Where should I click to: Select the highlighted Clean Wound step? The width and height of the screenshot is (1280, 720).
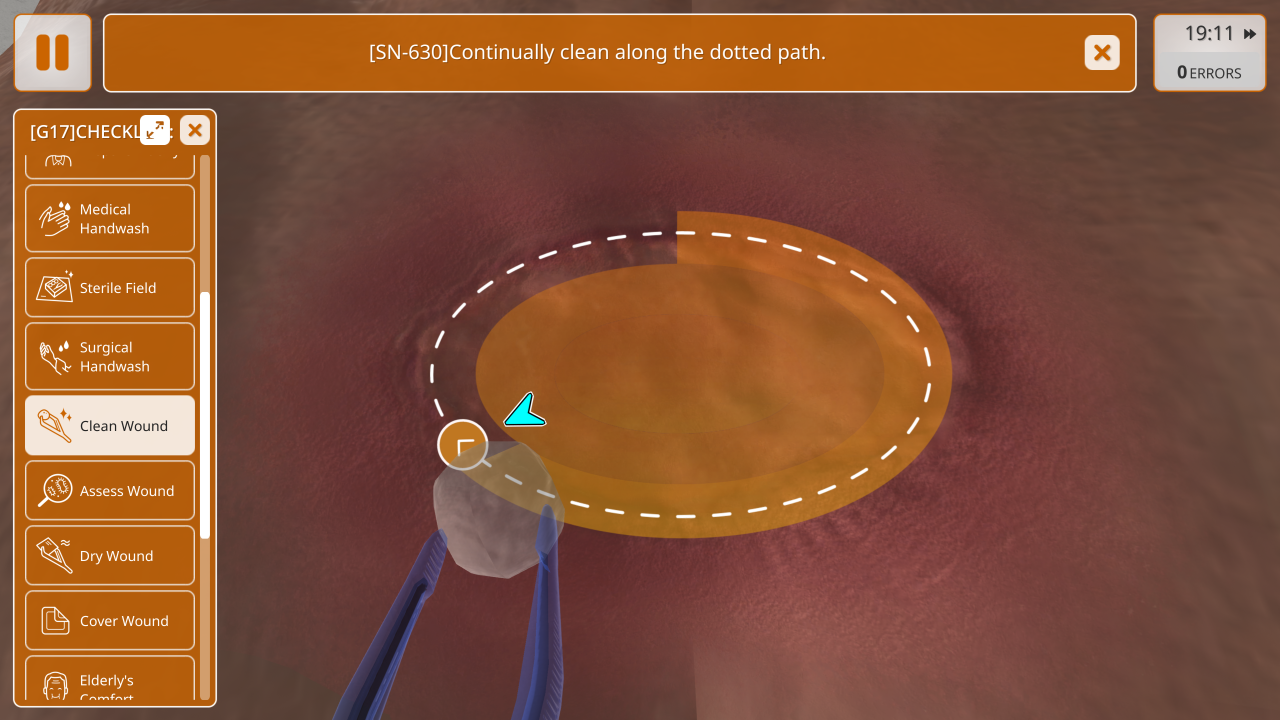pos(110,426)
